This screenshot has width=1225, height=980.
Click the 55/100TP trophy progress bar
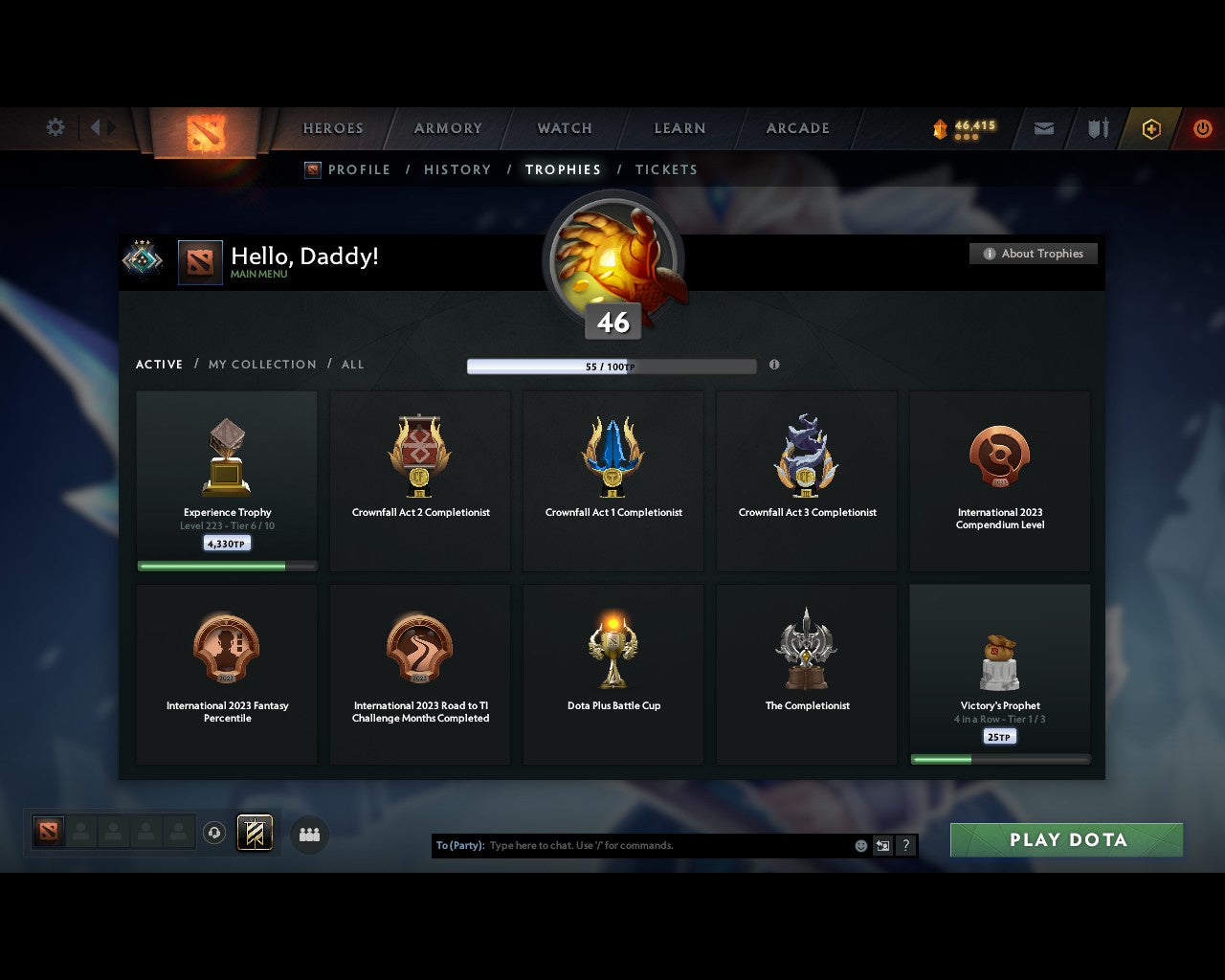click(612, 366)
